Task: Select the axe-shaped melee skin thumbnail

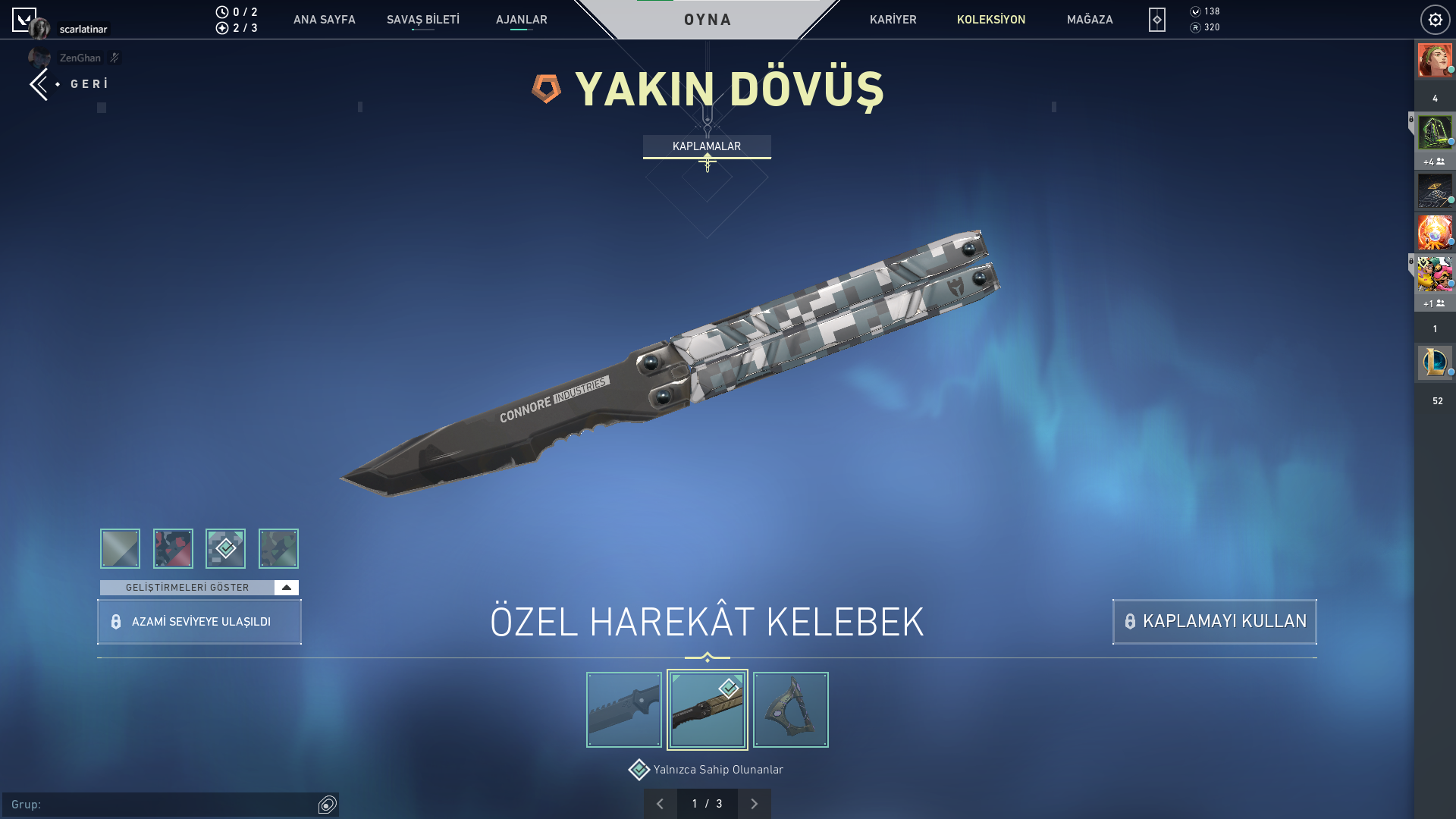Action: pos(790,710)
